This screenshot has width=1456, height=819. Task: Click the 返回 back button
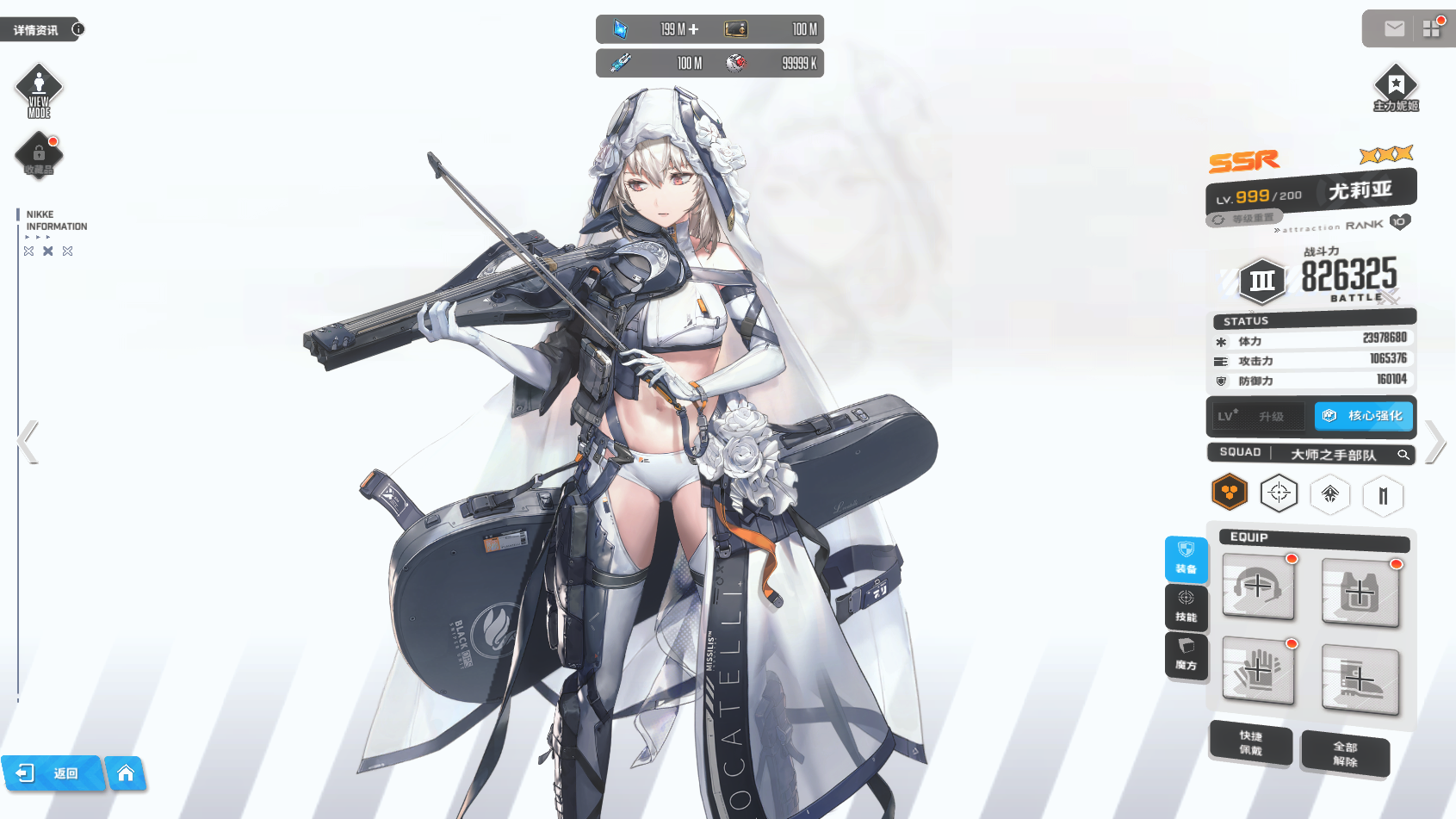tap(52, 773)
